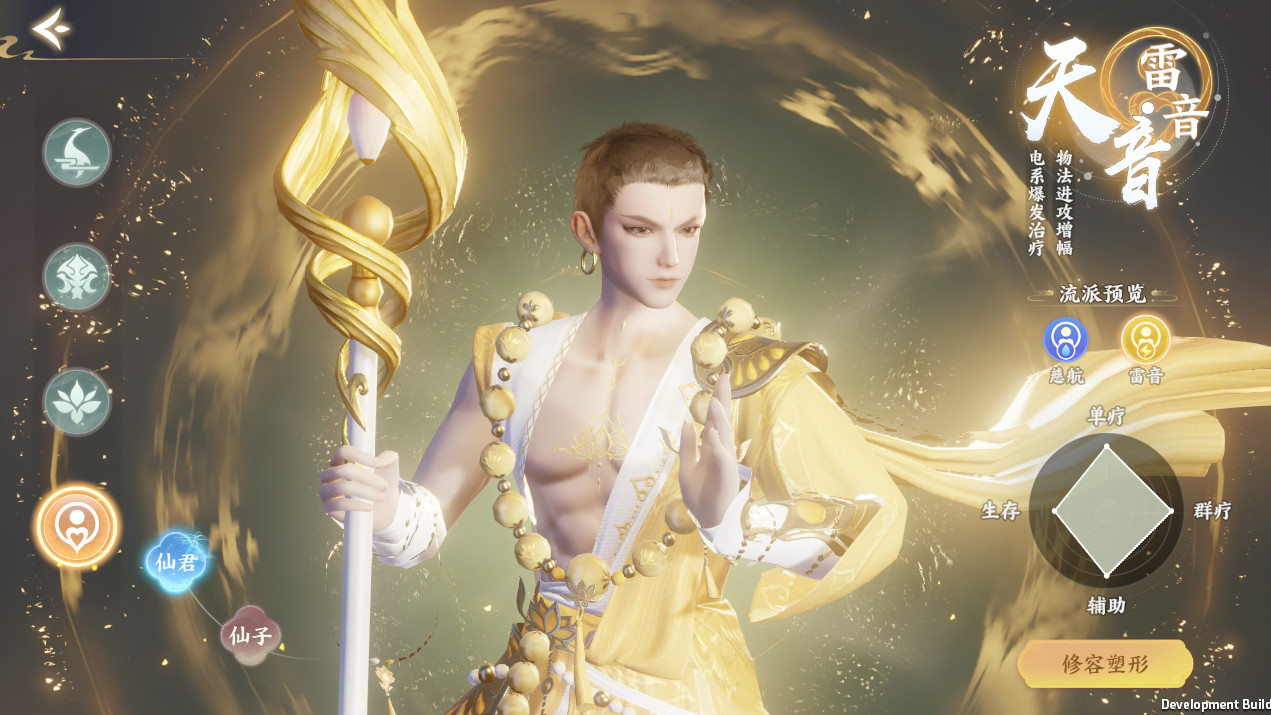The image size is (1271, 715).
Task: Select the crane bird class icon
Action: point(77,152)
